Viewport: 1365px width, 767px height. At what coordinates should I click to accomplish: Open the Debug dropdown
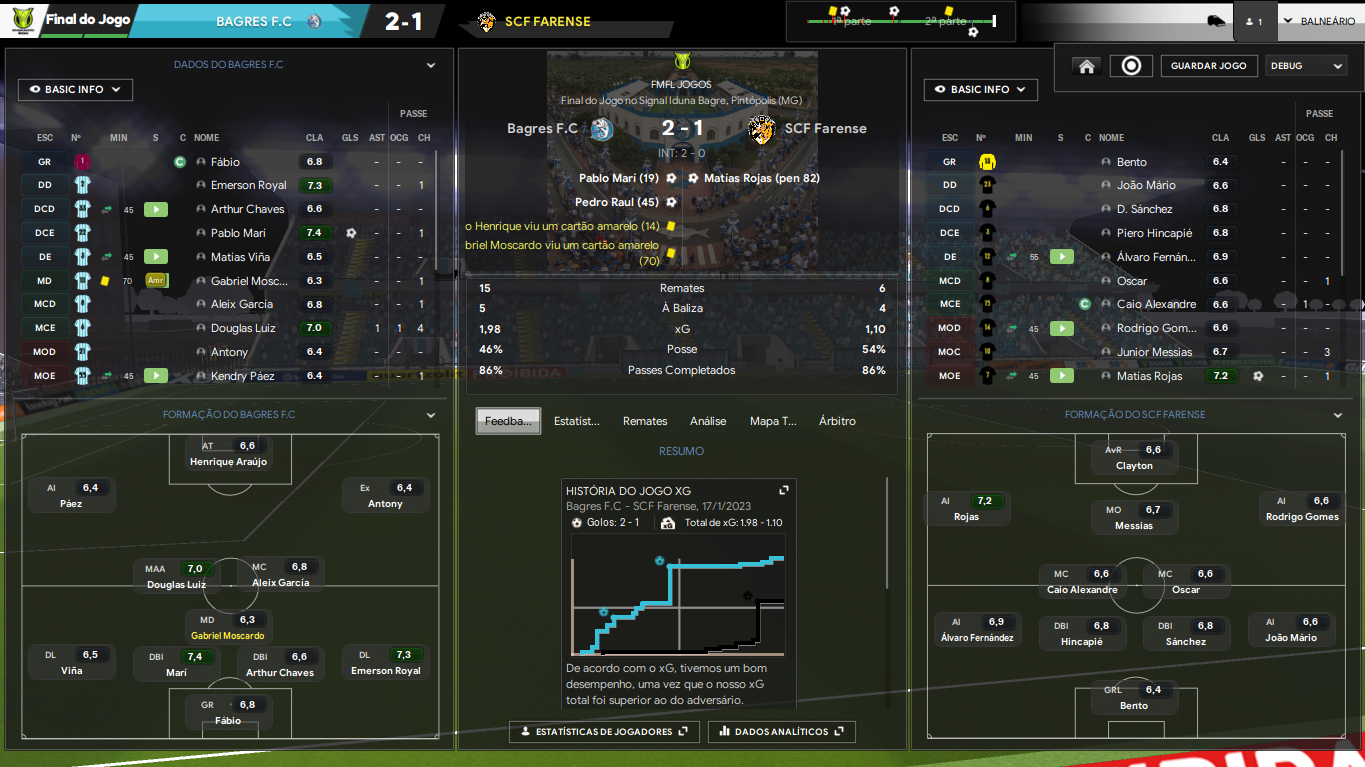click(x=1306, y=66)
